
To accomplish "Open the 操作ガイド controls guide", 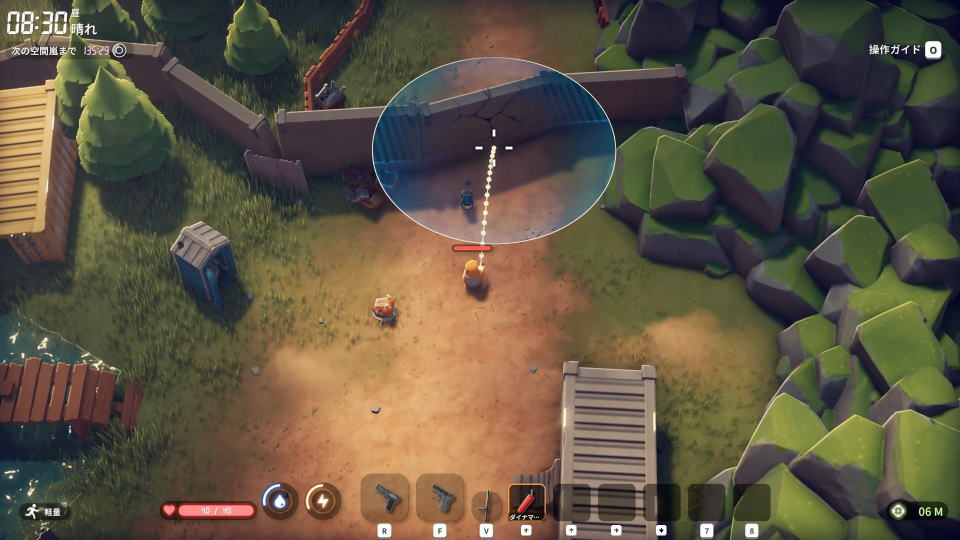I will point(904,49).
